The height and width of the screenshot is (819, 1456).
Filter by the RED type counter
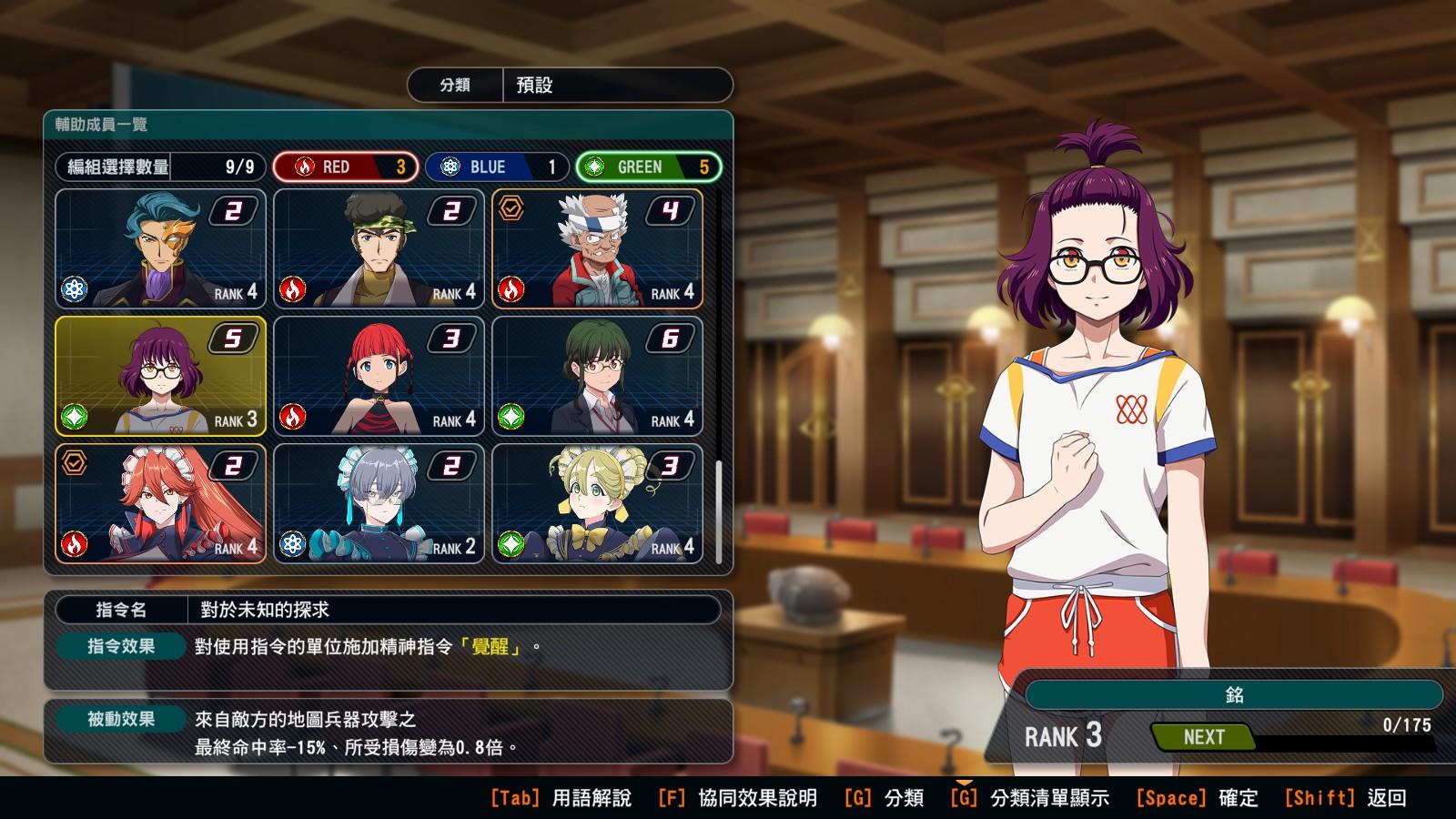click(x=346, y=167)
